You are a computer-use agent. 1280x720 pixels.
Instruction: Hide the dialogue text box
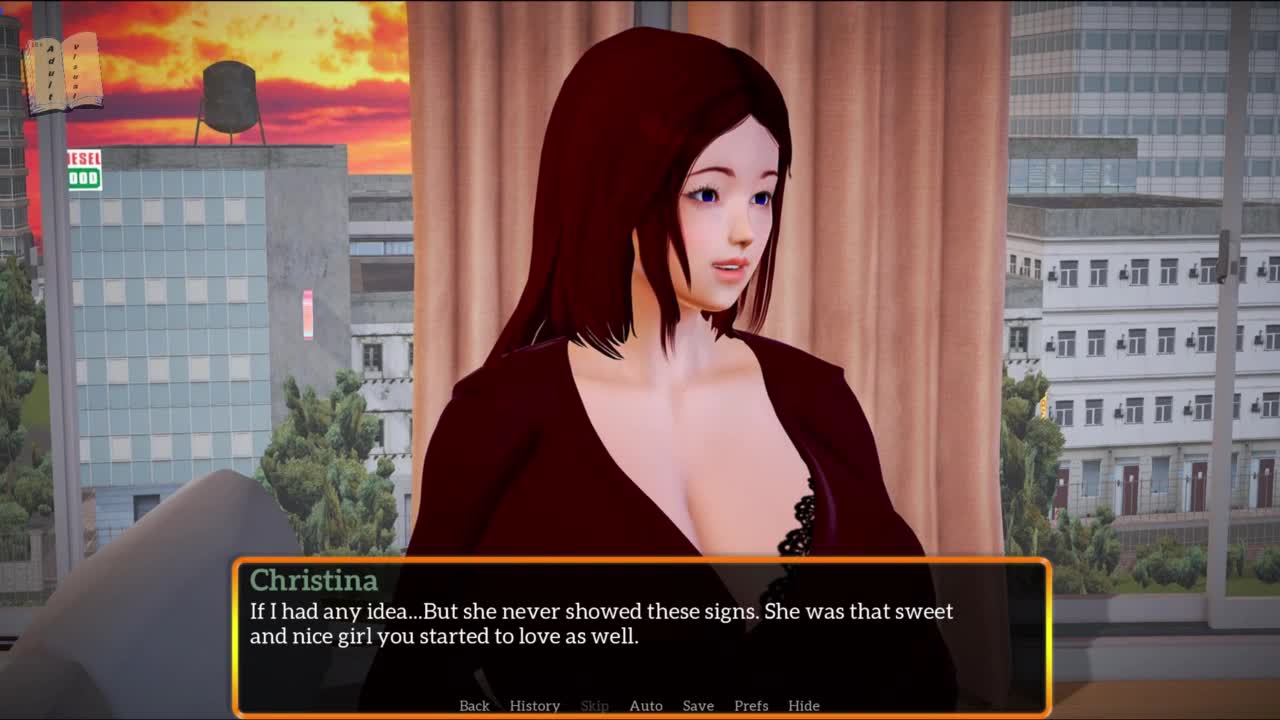(803, 705)
